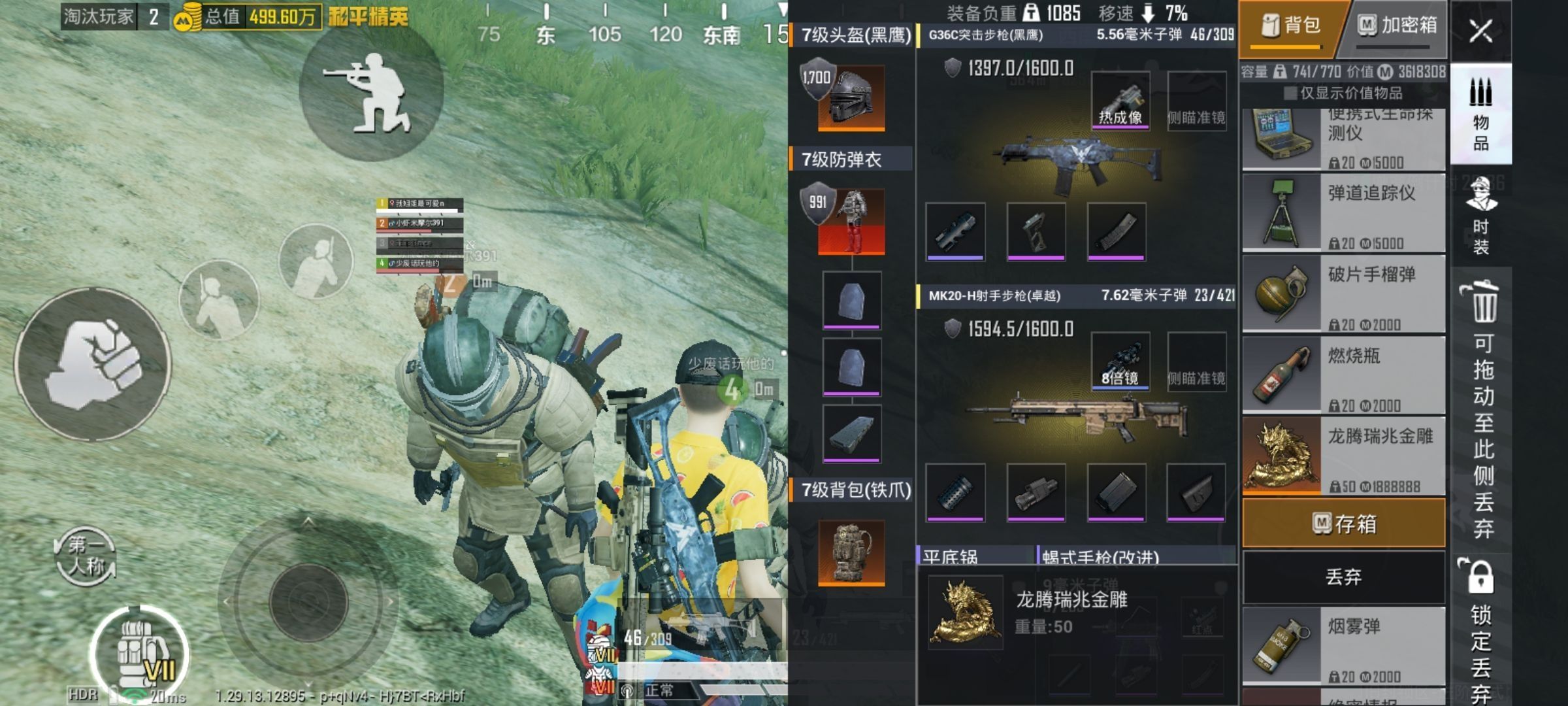Select the 燃烧瓶 item row
1568x706 pixels.
pyautogui.click(x=1343, y=375)
